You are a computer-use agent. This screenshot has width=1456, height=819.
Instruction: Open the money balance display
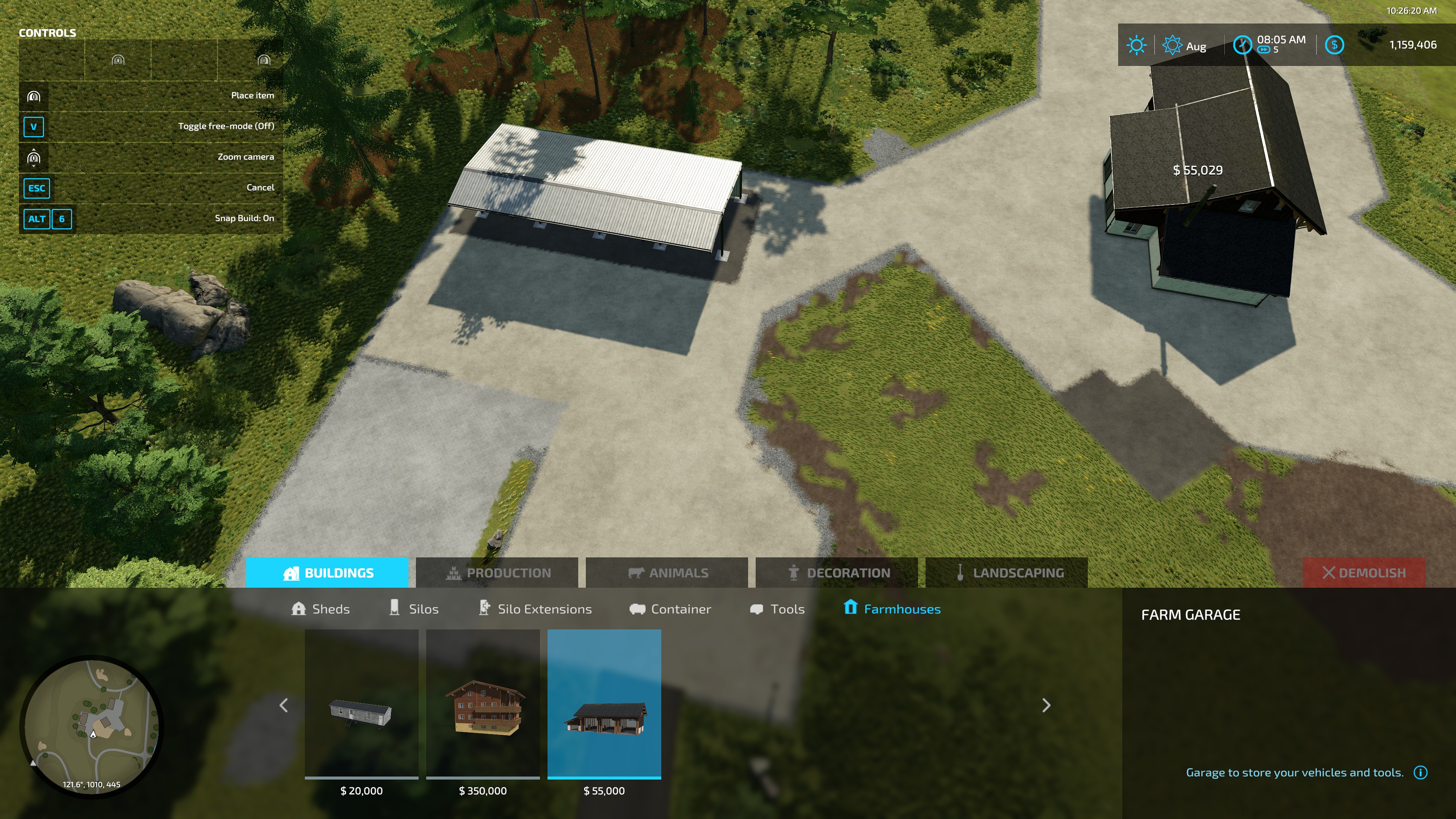[1335, 45]
